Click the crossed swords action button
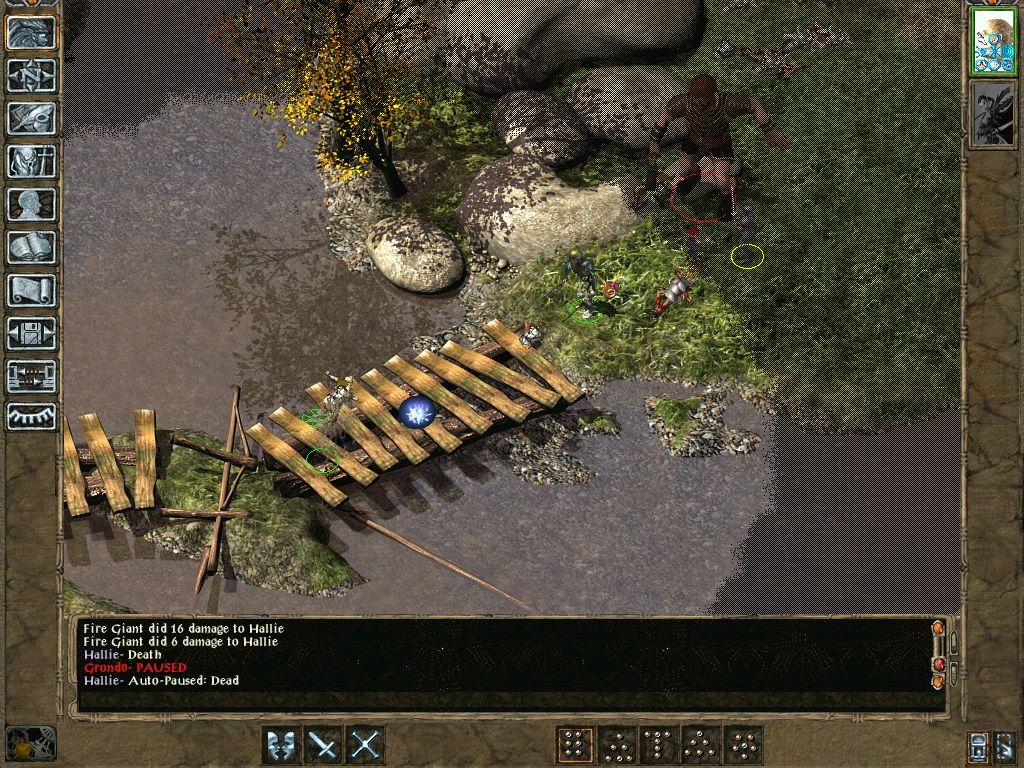The height and width of the screenshot is (768, 1024). [x=366, y=744]
